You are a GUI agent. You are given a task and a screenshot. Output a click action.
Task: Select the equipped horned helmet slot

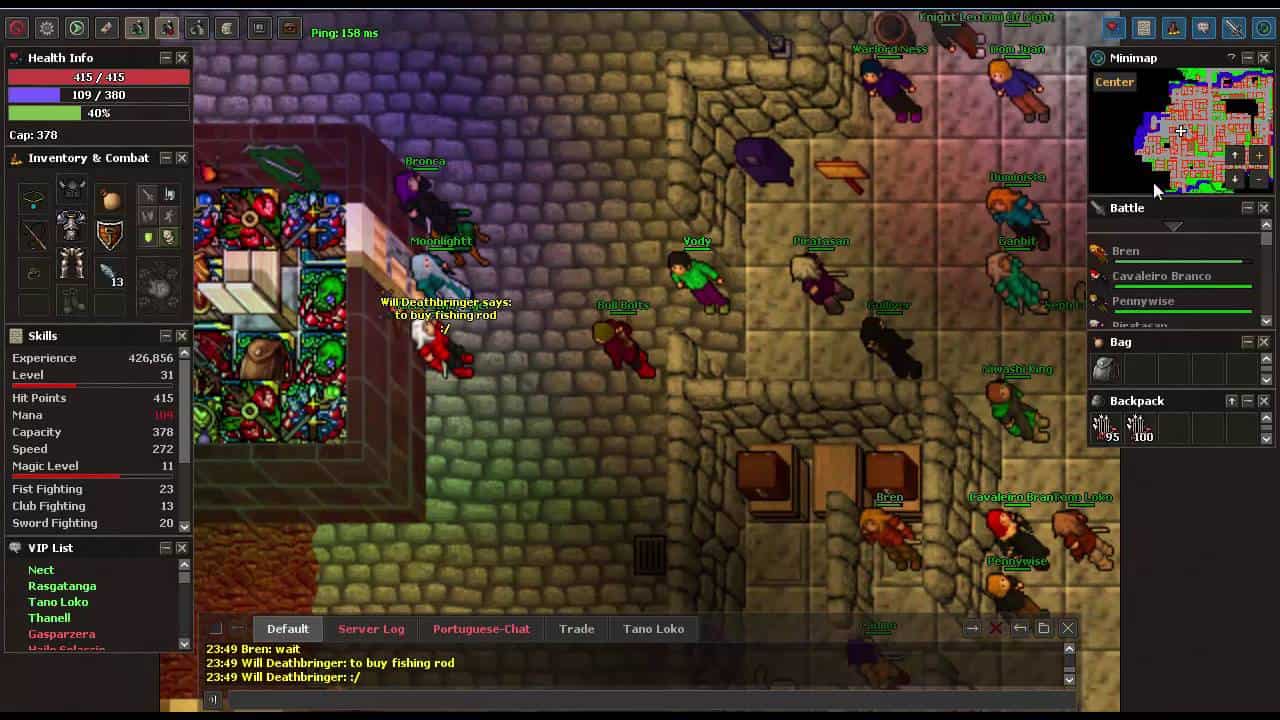pyautogui.click(x=71, y=191)
